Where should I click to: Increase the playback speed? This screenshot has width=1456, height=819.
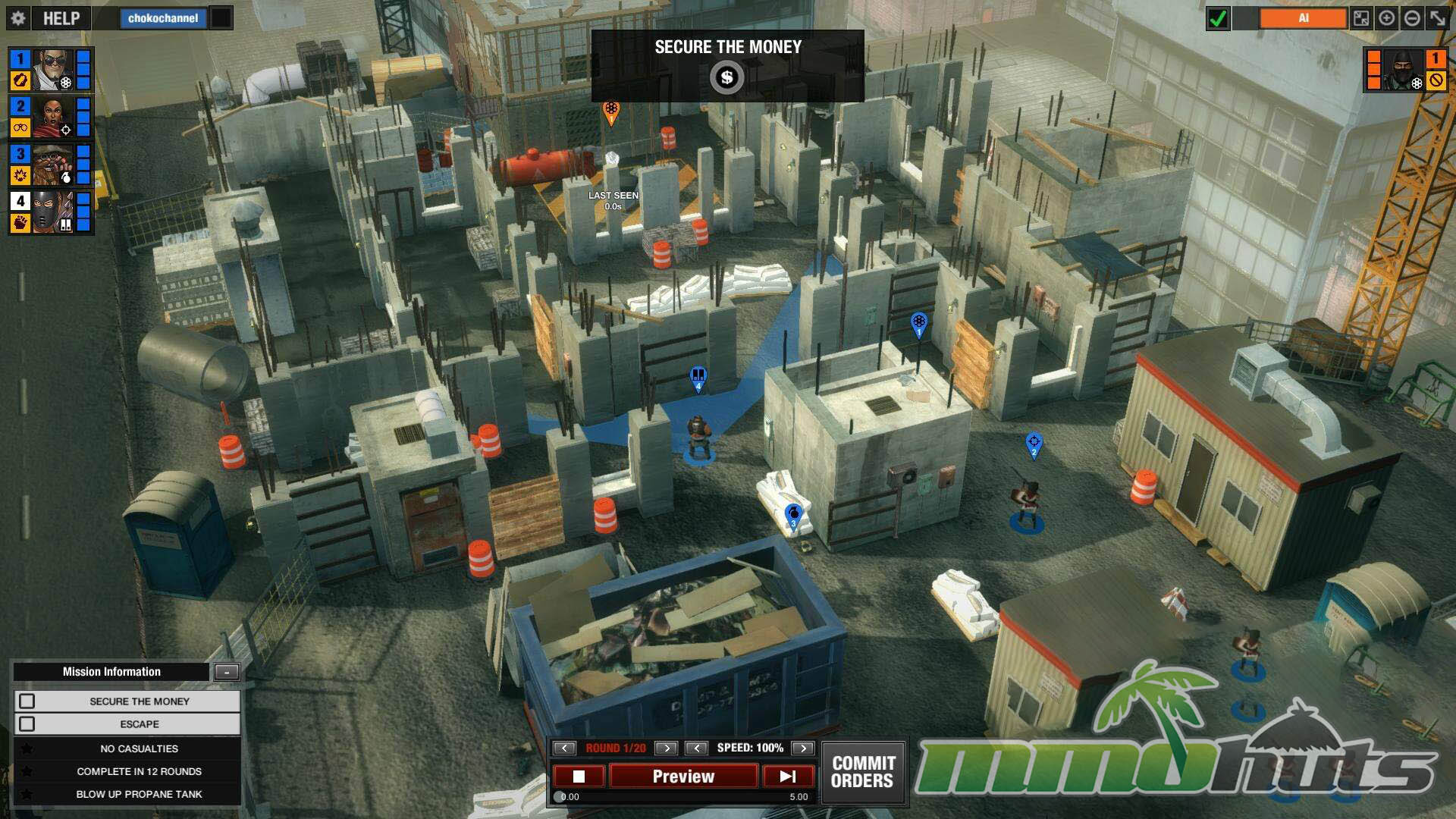(802, 748)
